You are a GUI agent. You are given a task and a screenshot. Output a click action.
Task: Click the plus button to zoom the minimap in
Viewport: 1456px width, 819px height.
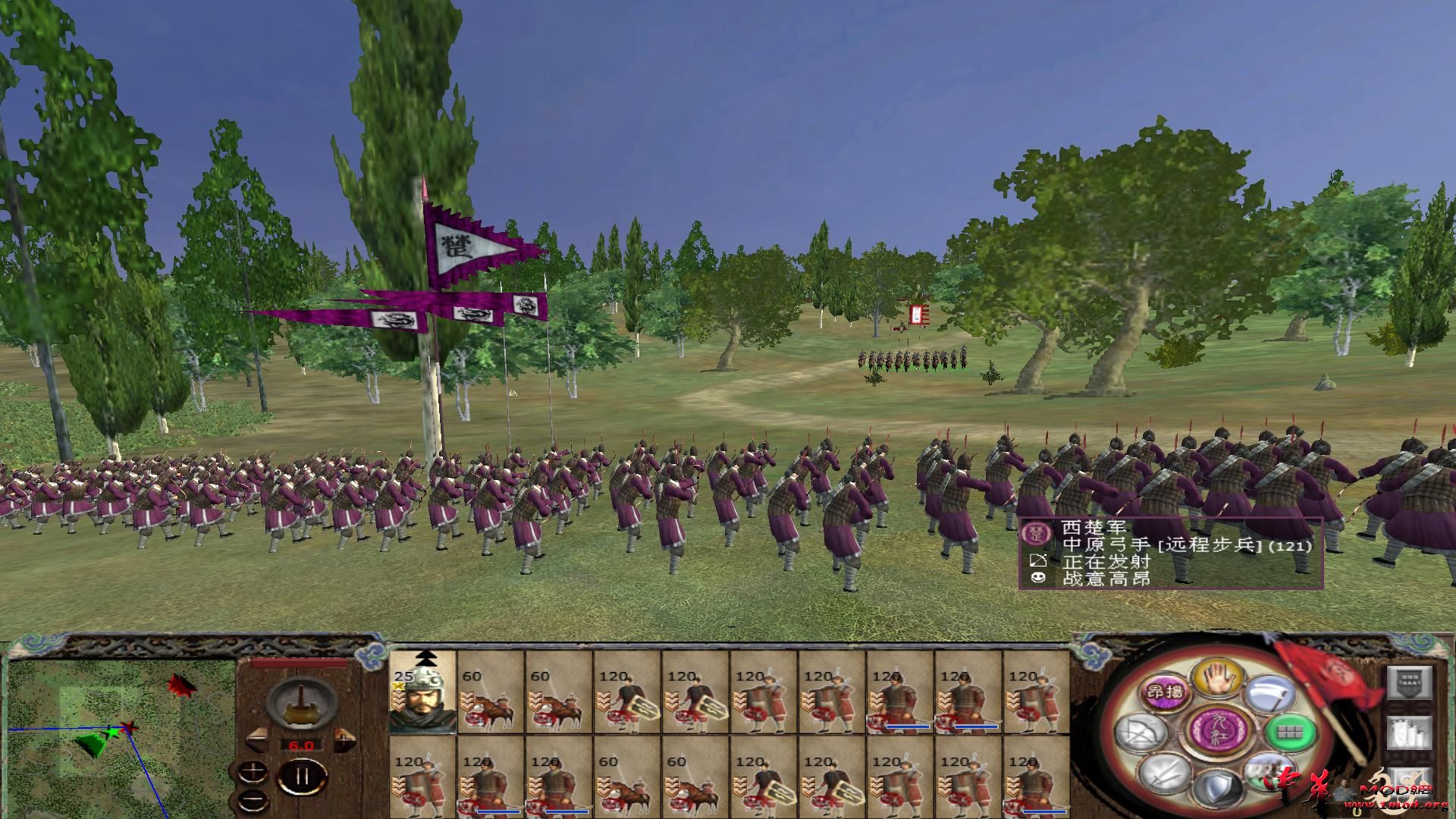point(253,773)
